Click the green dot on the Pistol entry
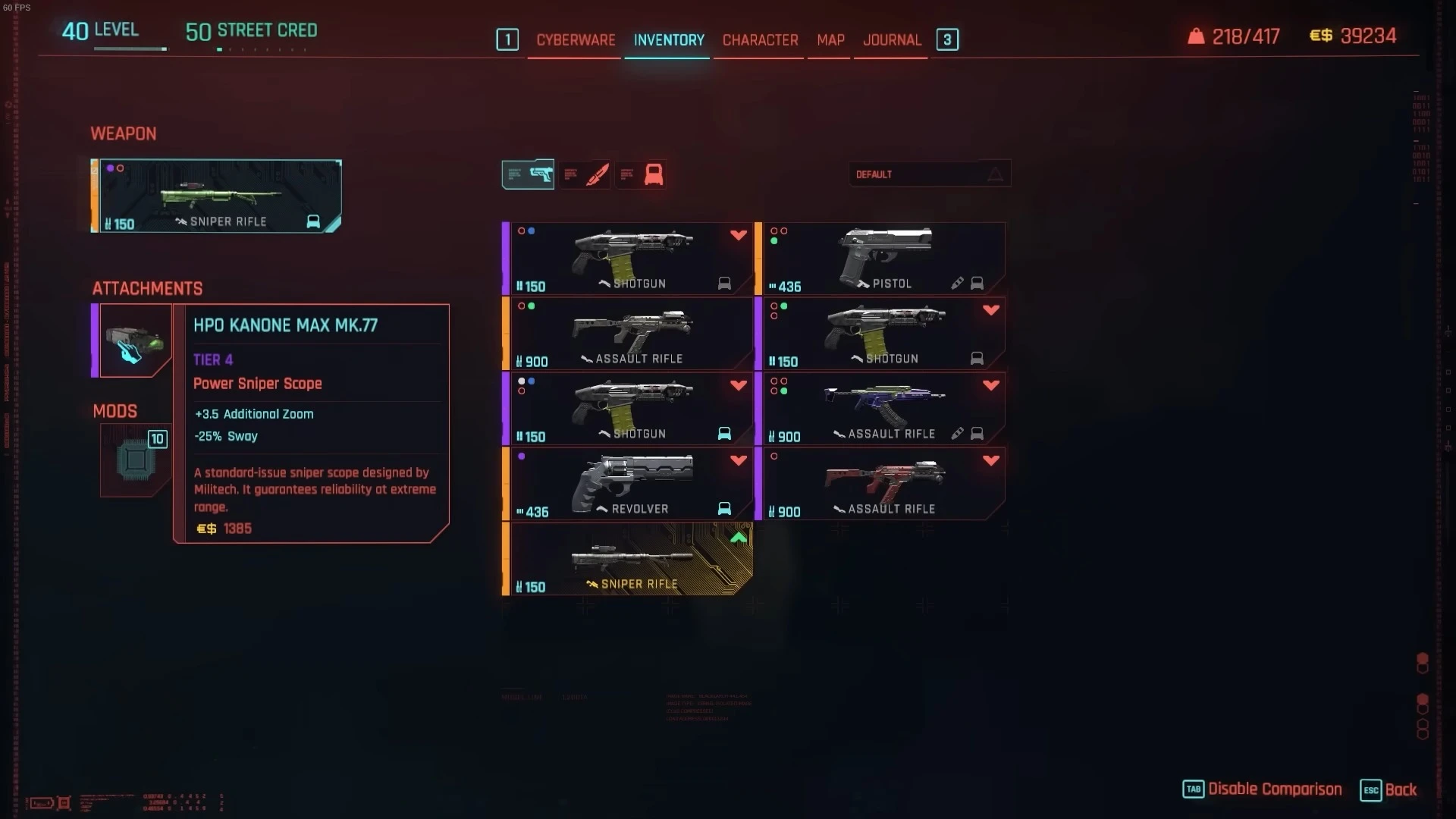 pos(774,240)
